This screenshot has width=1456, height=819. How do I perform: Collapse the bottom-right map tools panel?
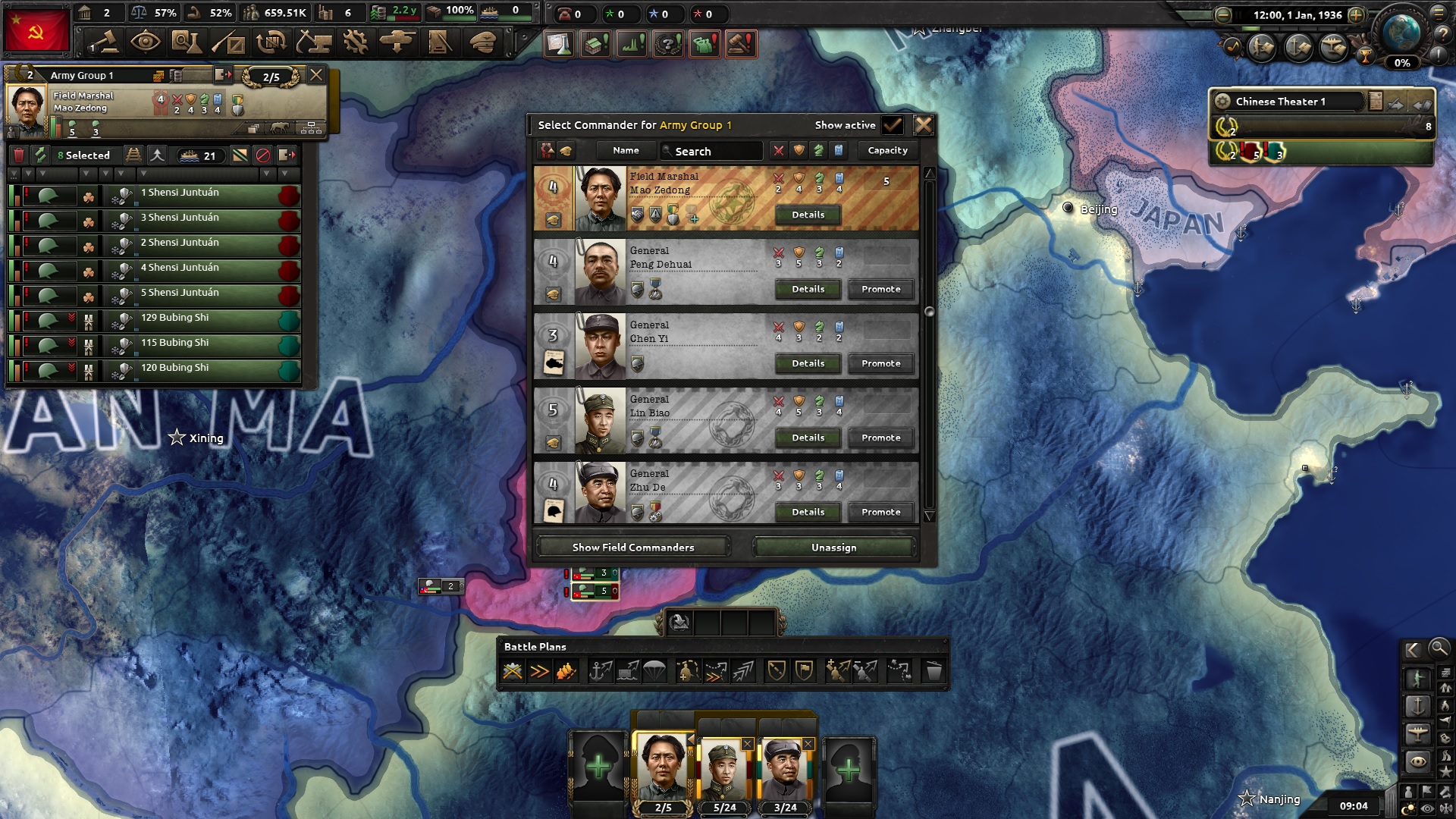pos(1413,651)
